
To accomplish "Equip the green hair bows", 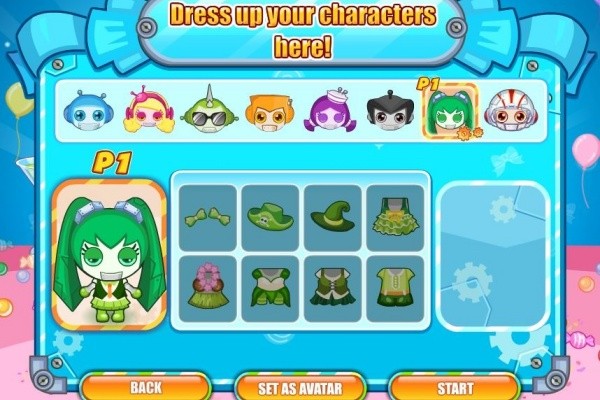I will click(208, 217).
